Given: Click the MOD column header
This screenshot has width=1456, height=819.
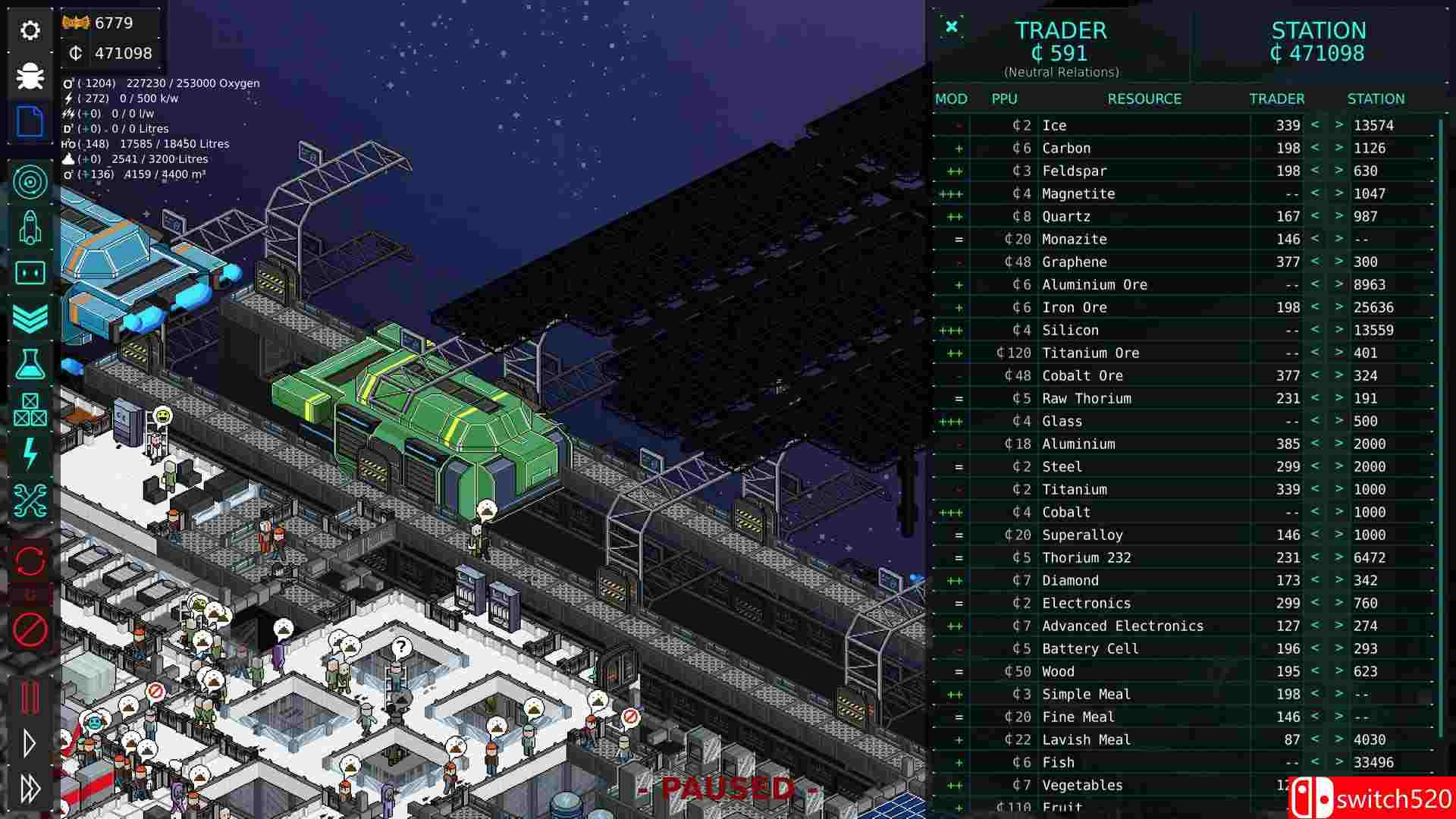Looking at the screenshot, I should (952, 99).
